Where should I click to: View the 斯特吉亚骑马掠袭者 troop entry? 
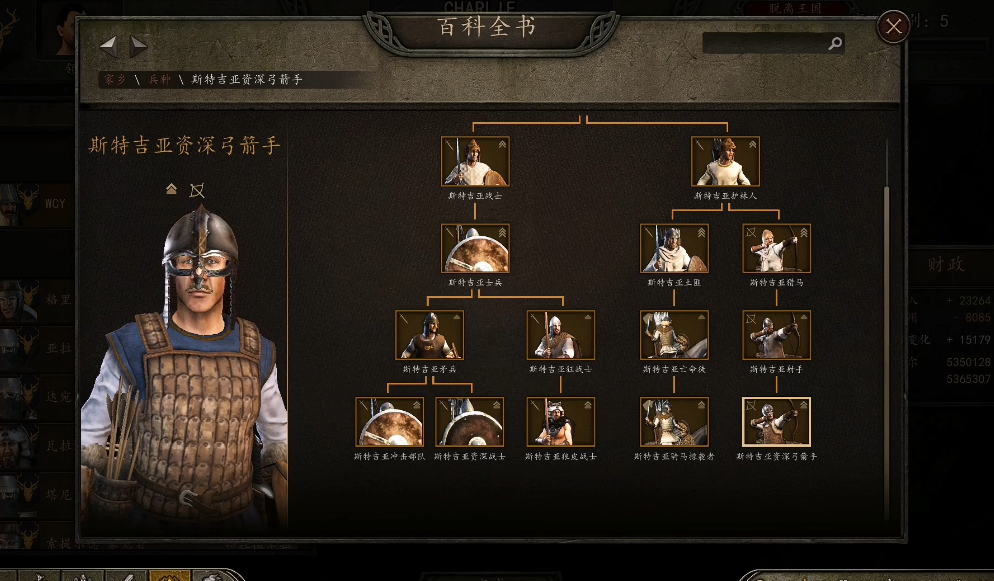pos(675,422)
